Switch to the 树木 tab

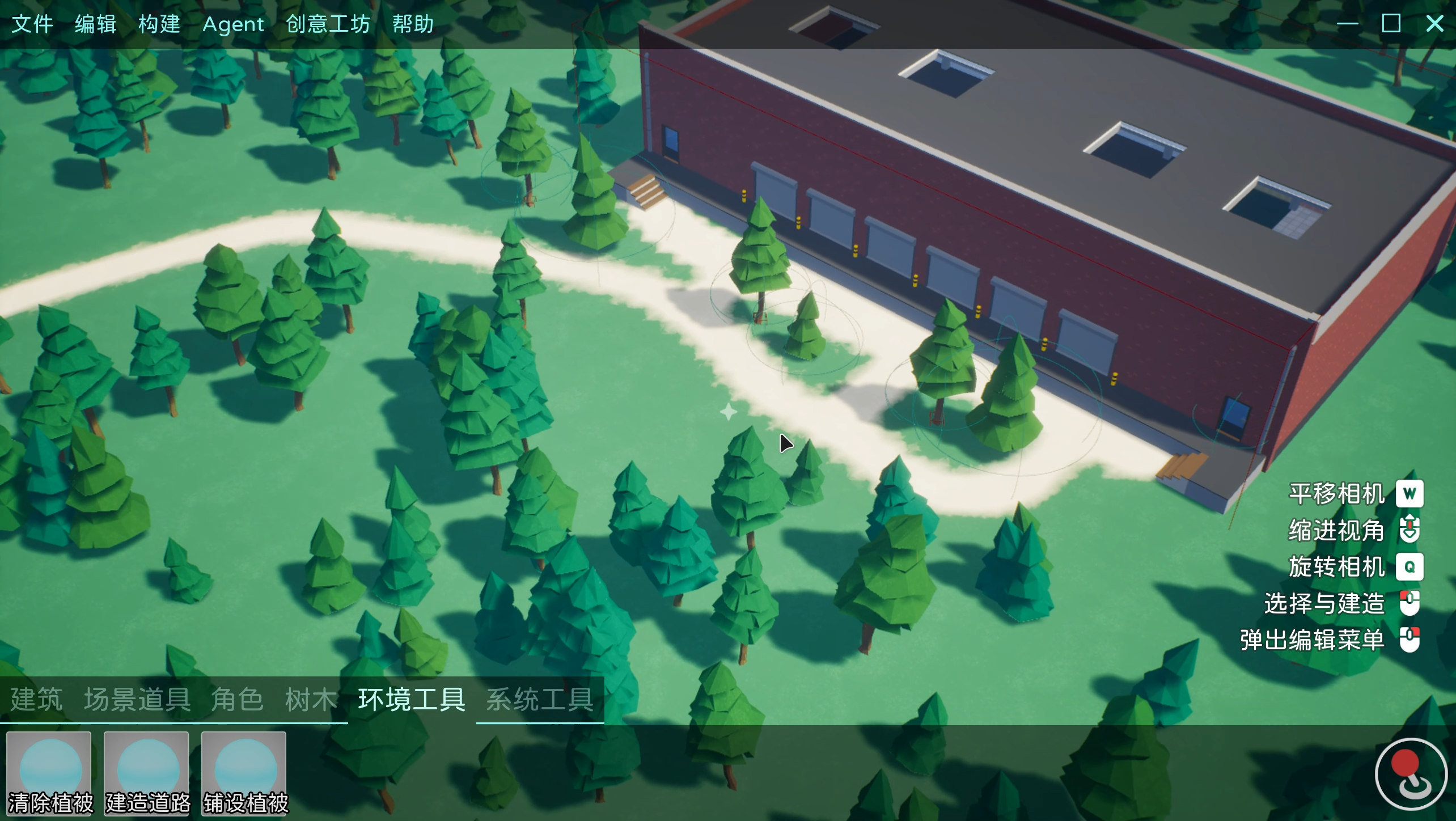tap(311, 699)
